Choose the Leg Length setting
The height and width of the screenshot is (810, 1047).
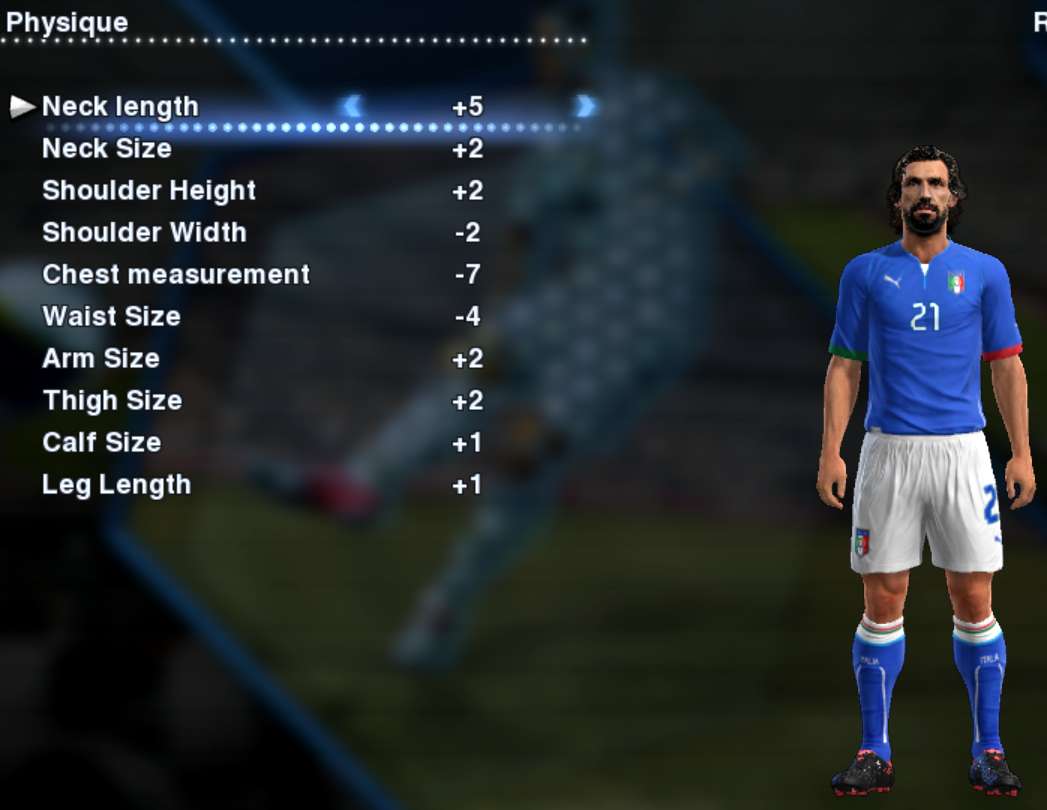click(116, 485)
